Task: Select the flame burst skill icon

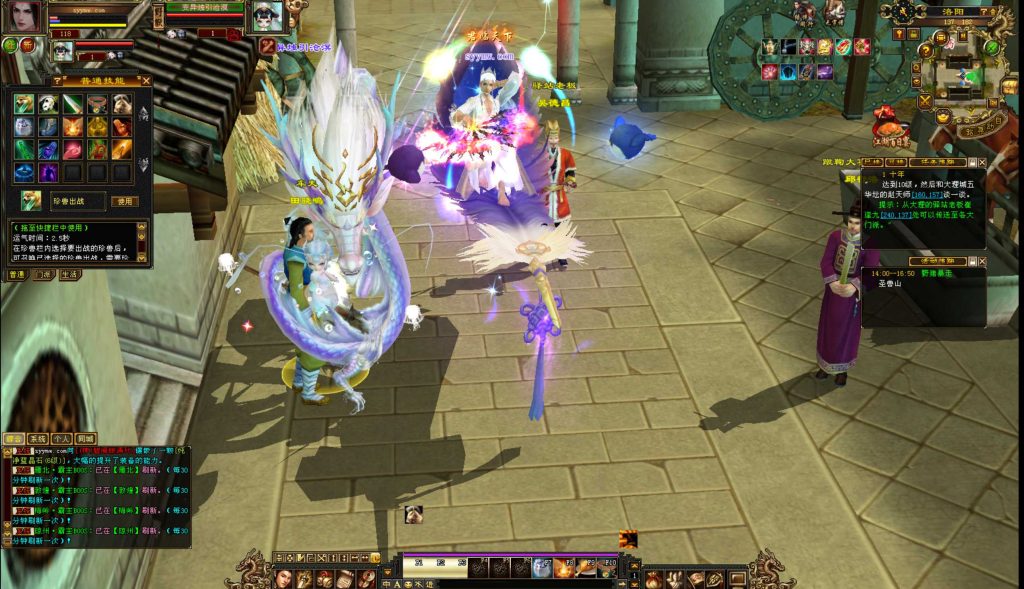Action: pyautogui.click(x=72, y=127)
